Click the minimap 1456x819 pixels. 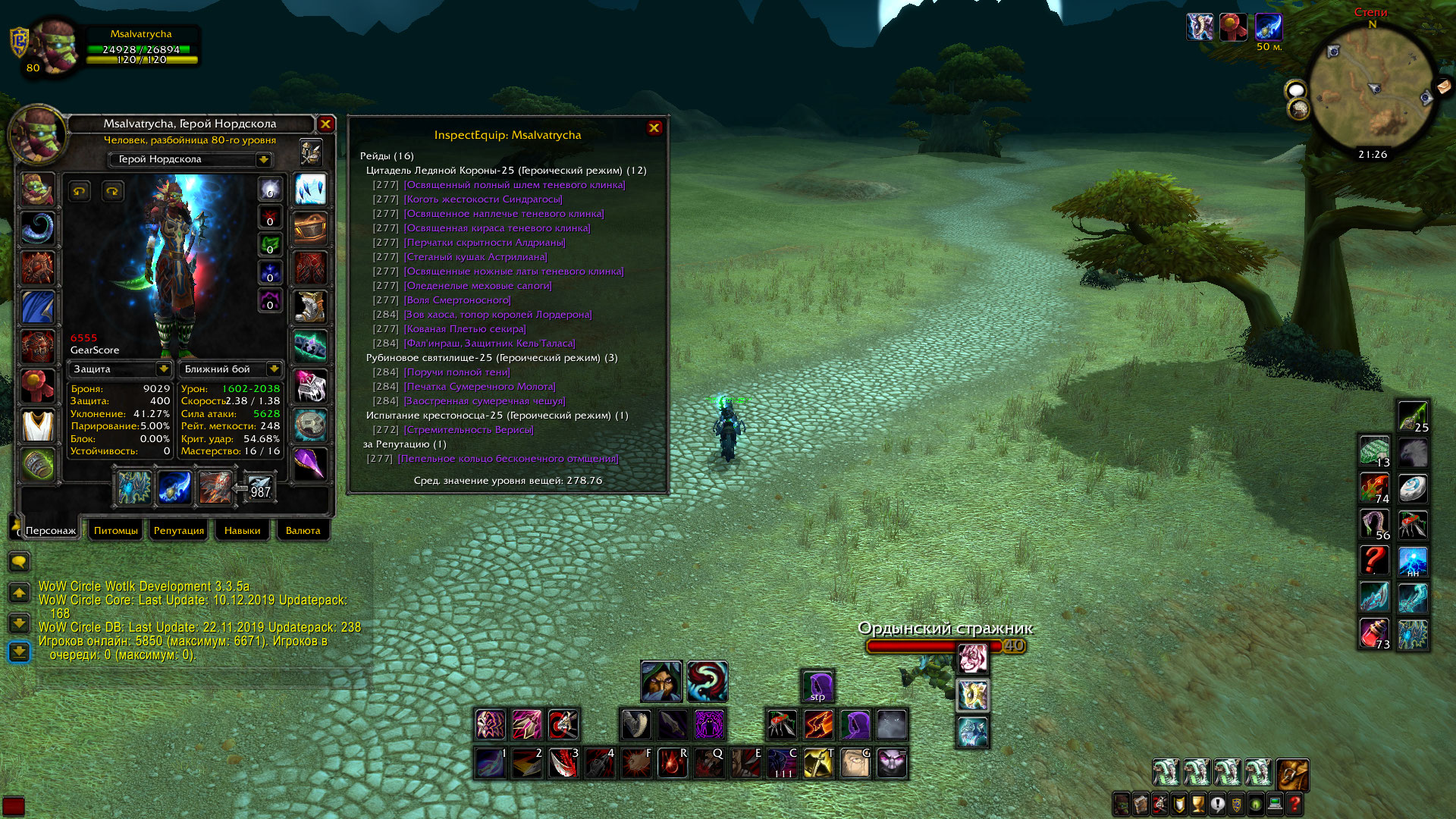click(x=1373, y=93)
